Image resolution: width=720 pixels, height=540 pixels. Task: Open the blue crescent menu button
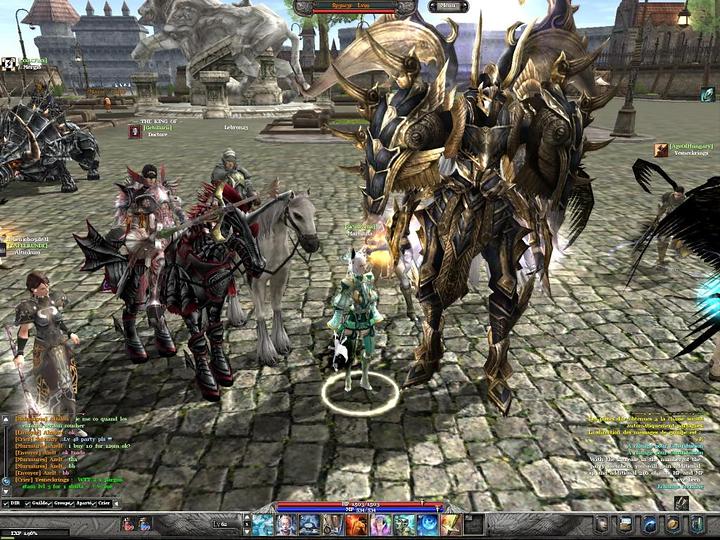(x=649, y=524)
